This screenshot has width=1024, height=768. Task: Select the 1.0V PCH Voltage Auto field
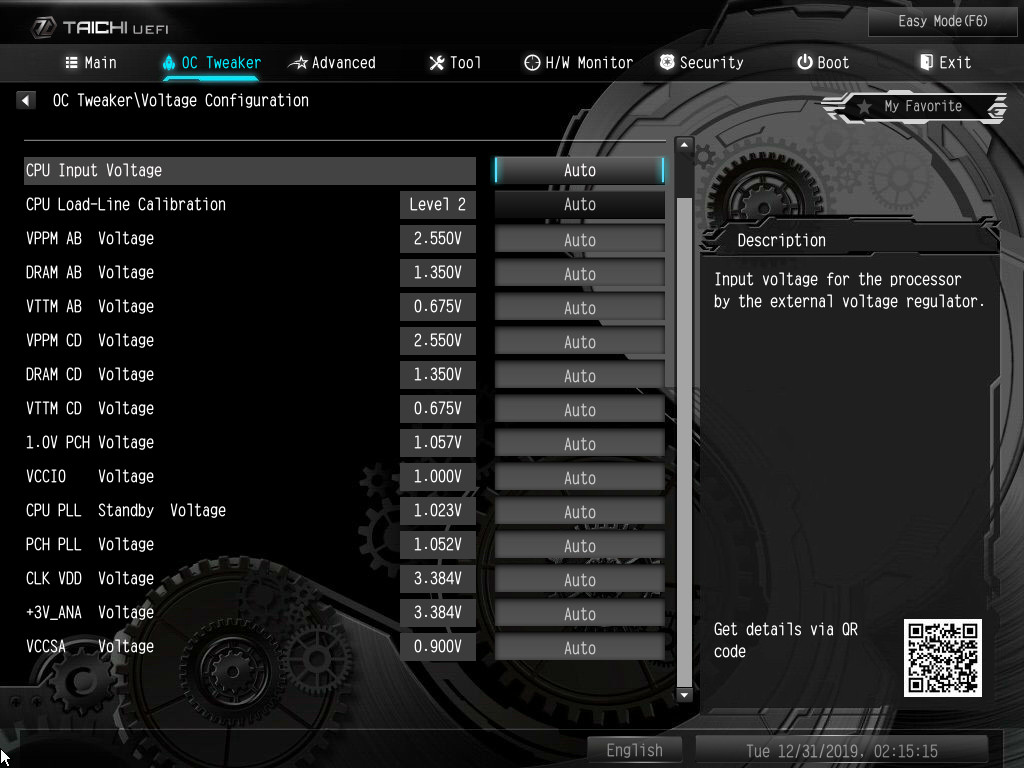click(x=579, y=443)
